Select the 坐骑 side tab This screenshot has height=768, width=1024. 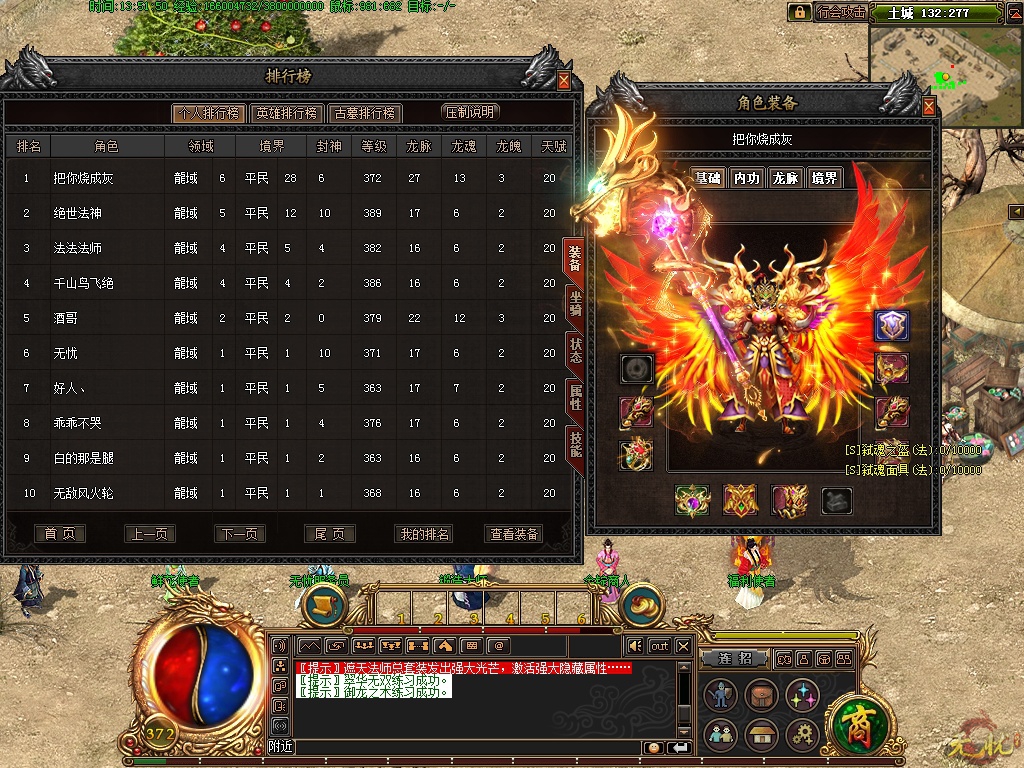[x=576, y=305]
